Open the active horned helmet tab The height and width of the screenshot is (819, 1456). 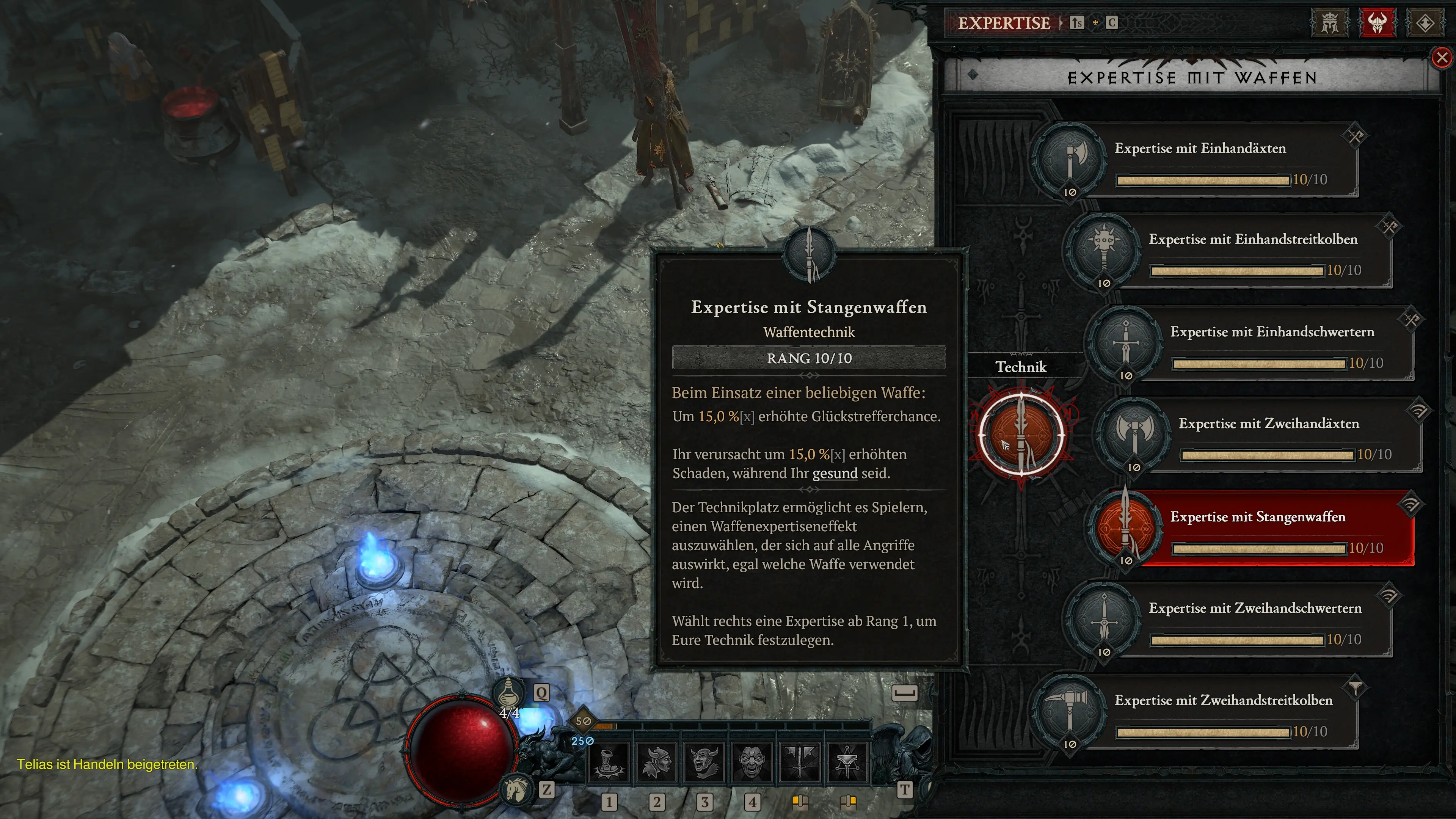click(1377, 23)
